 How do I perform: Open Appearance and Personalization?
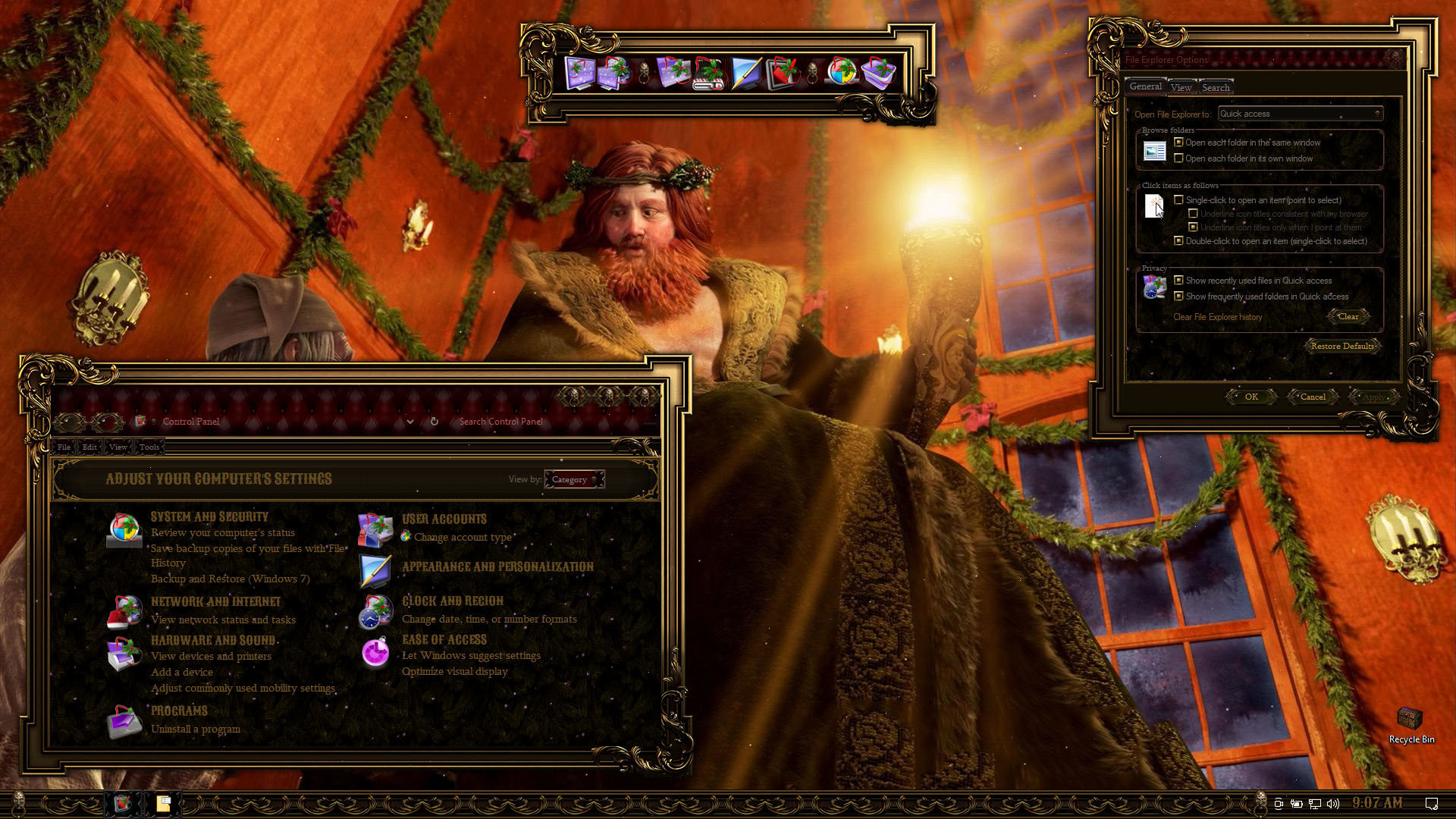pos(497,567)
